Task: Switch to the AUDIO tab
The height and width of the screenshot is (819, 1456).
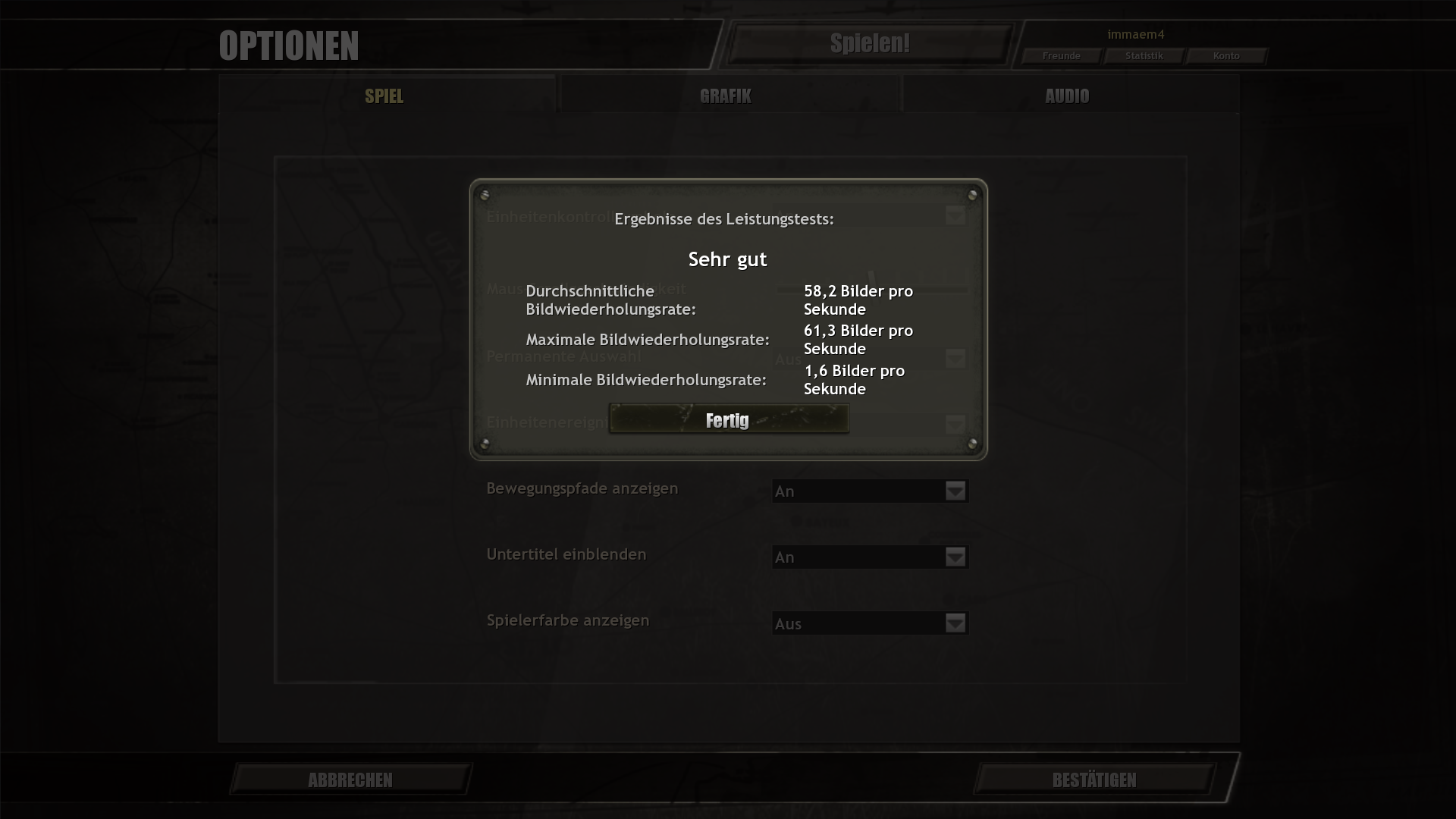Action: point(1066,96)
